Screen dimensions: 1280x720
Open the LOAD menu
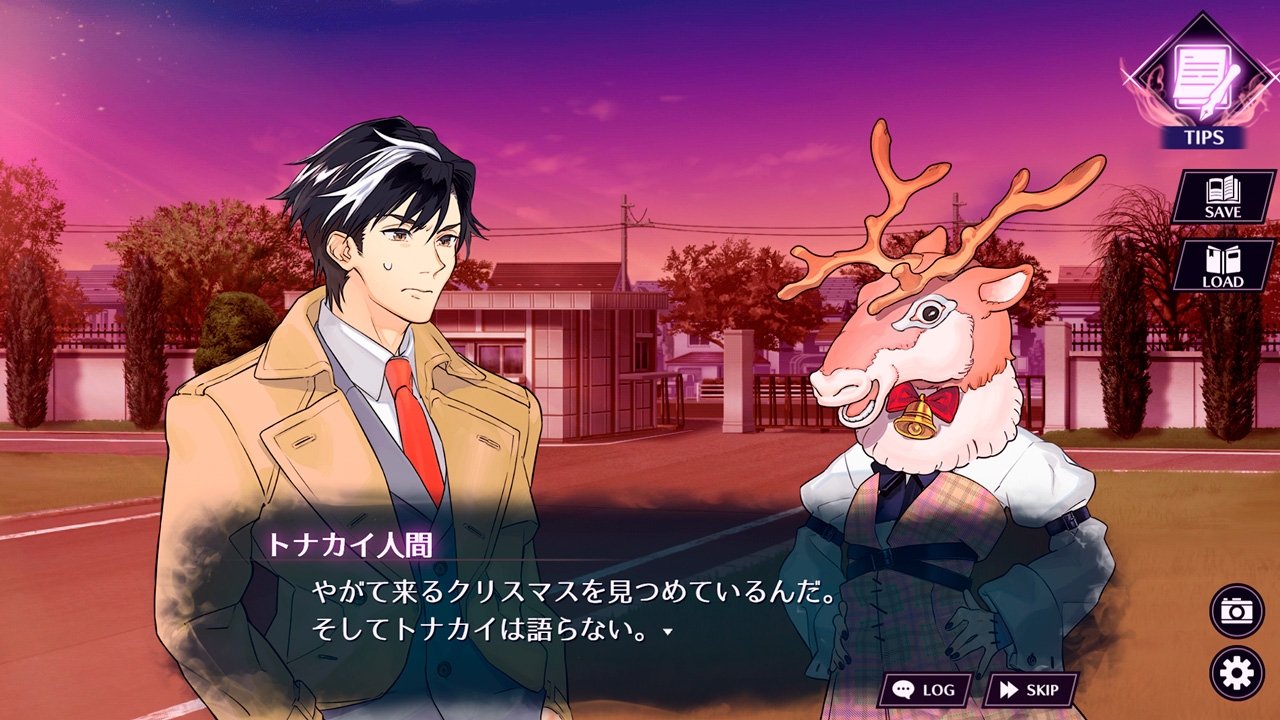point(1222,266)
